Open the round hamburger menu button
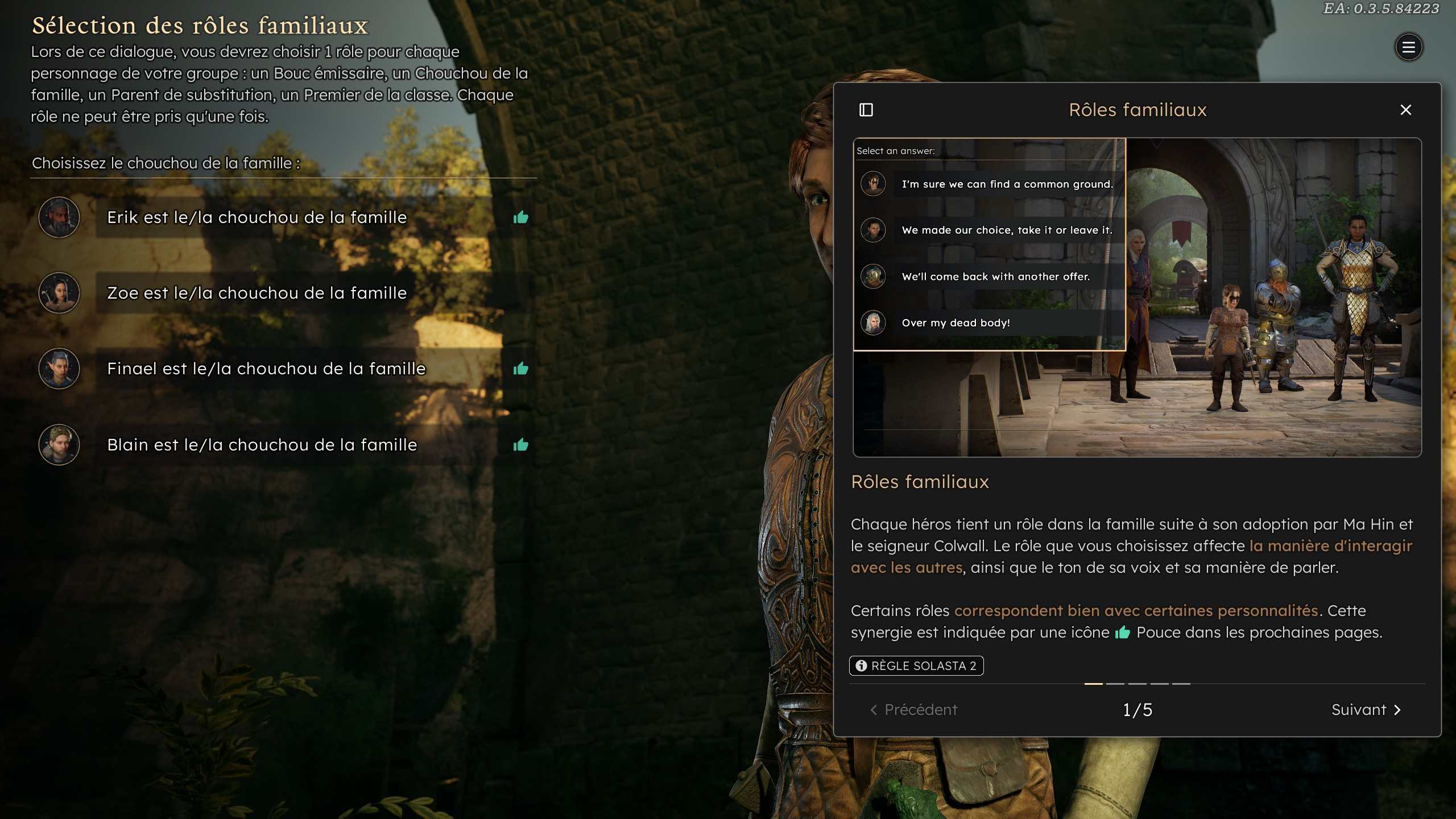Image resolution: width=1456 pixels, height=819 pixels. pos(1408,47)
